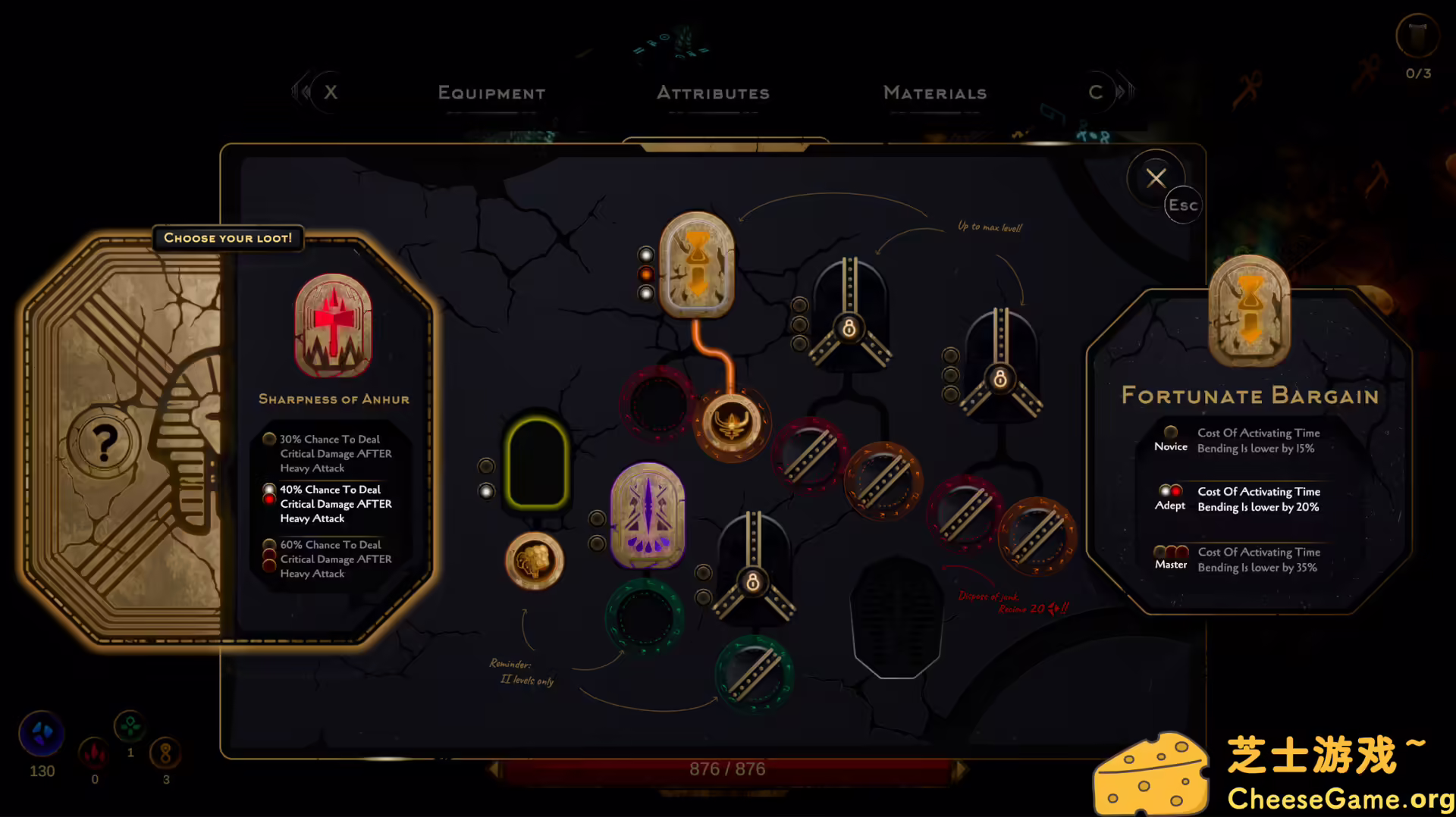Open the Equipment tab
Viewport: 1456px width, 817px height.
491,93
